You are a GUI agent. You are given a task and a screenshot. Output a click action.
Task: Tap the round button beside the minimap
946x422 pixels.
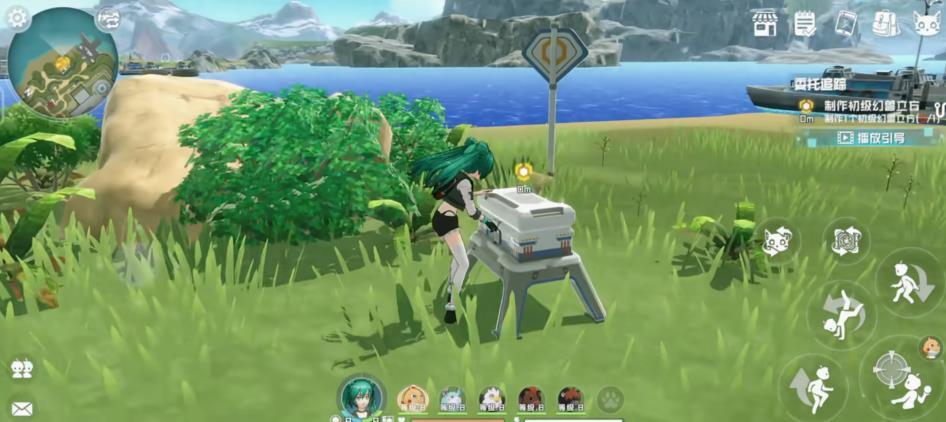click(107, 17)
